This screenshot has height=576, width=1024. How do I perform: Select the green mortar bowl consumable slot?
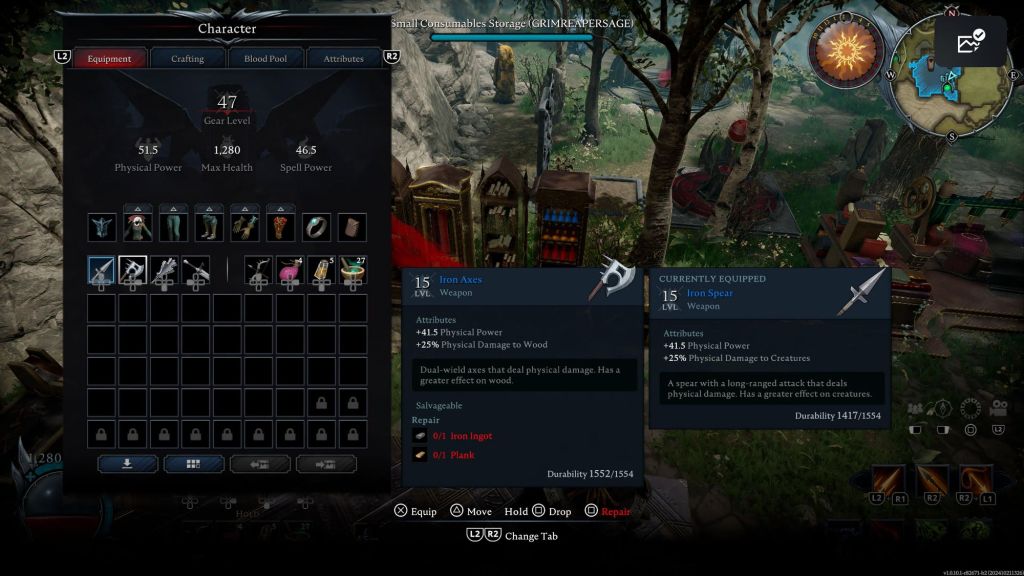click(352, 270)
